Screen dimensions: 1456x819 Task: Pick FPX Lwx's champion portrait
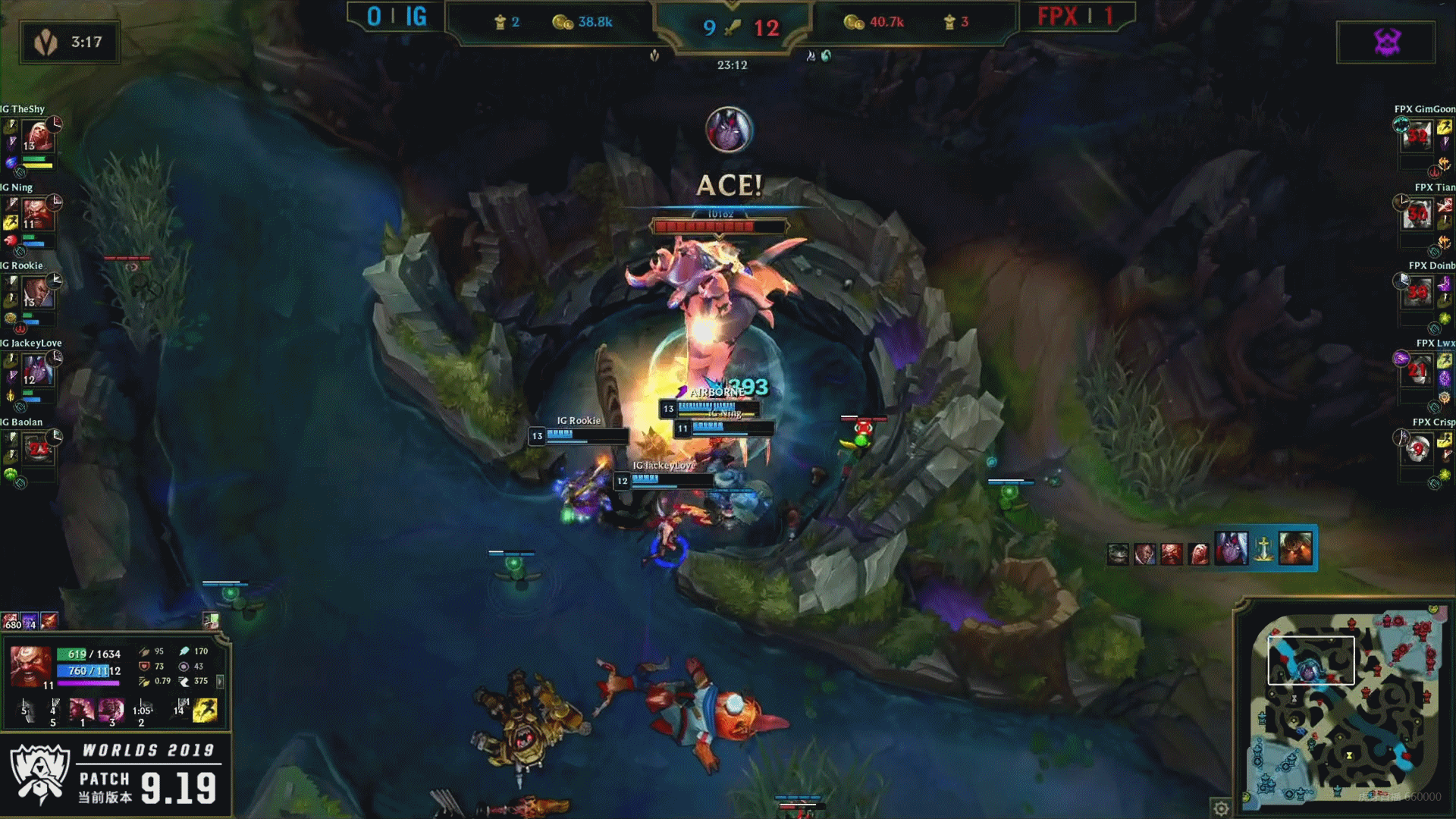click(1417, 372)
